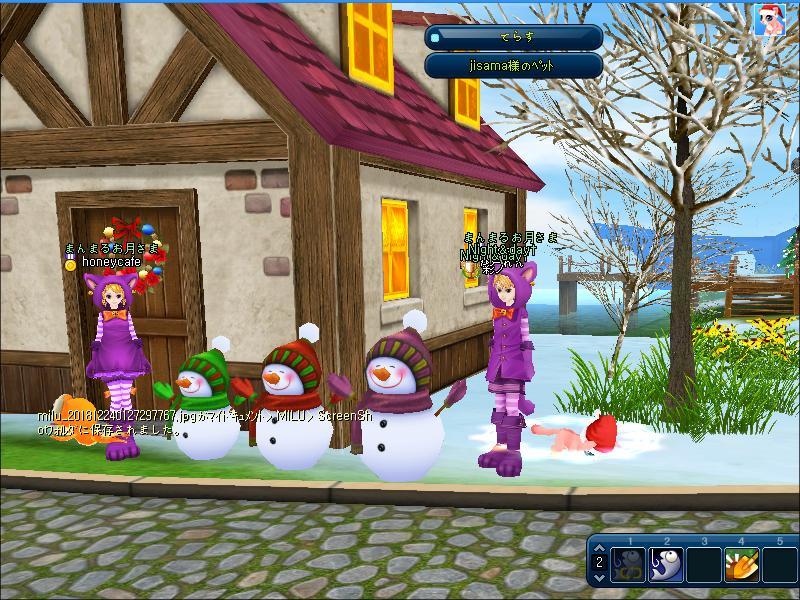
Task: Activate the fish-on-hook fishing skill
Action: click(666, 565)
